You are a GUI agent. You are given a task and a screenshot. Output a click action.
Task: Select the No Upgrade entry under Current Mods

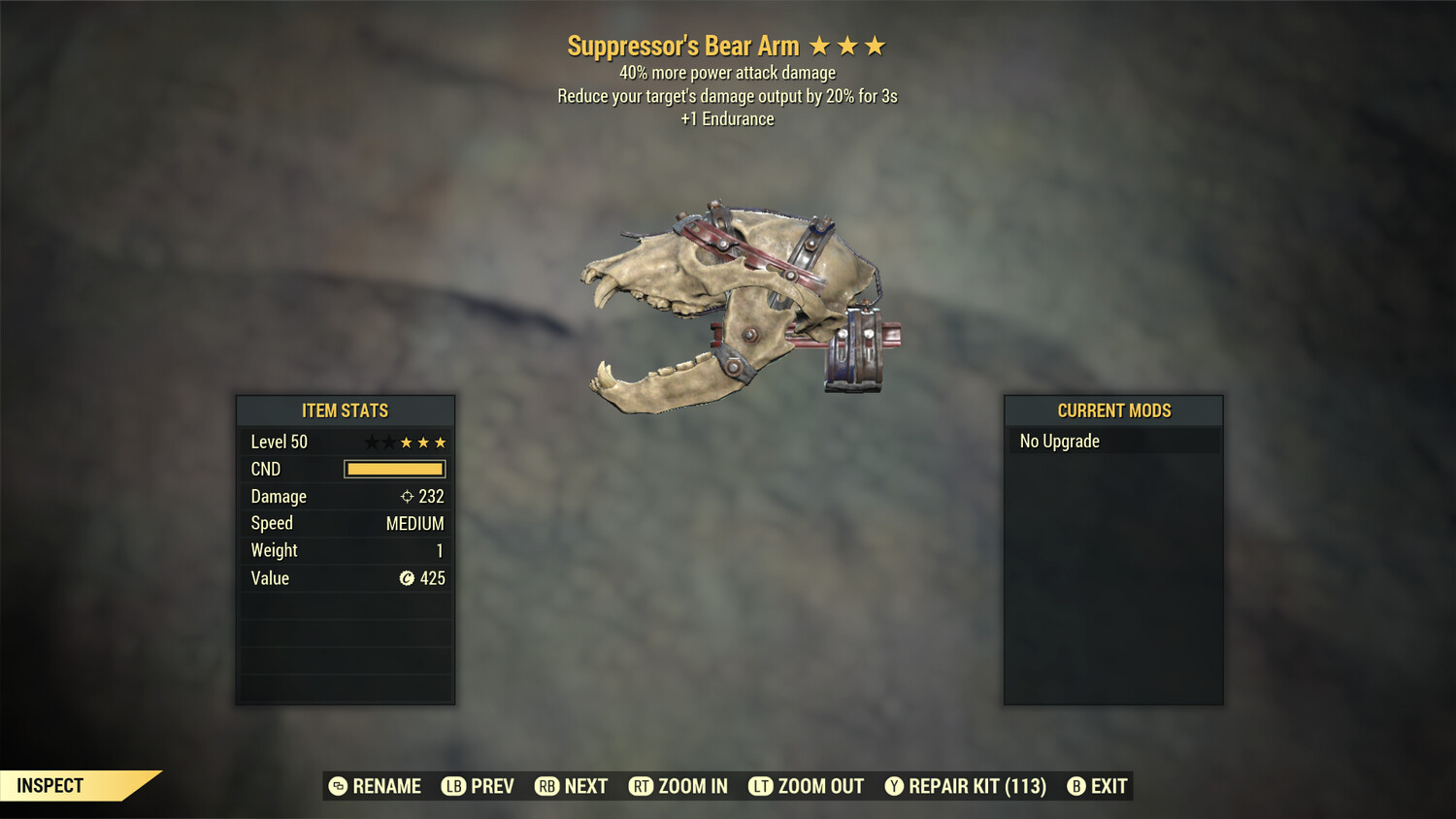(1113, 441)
